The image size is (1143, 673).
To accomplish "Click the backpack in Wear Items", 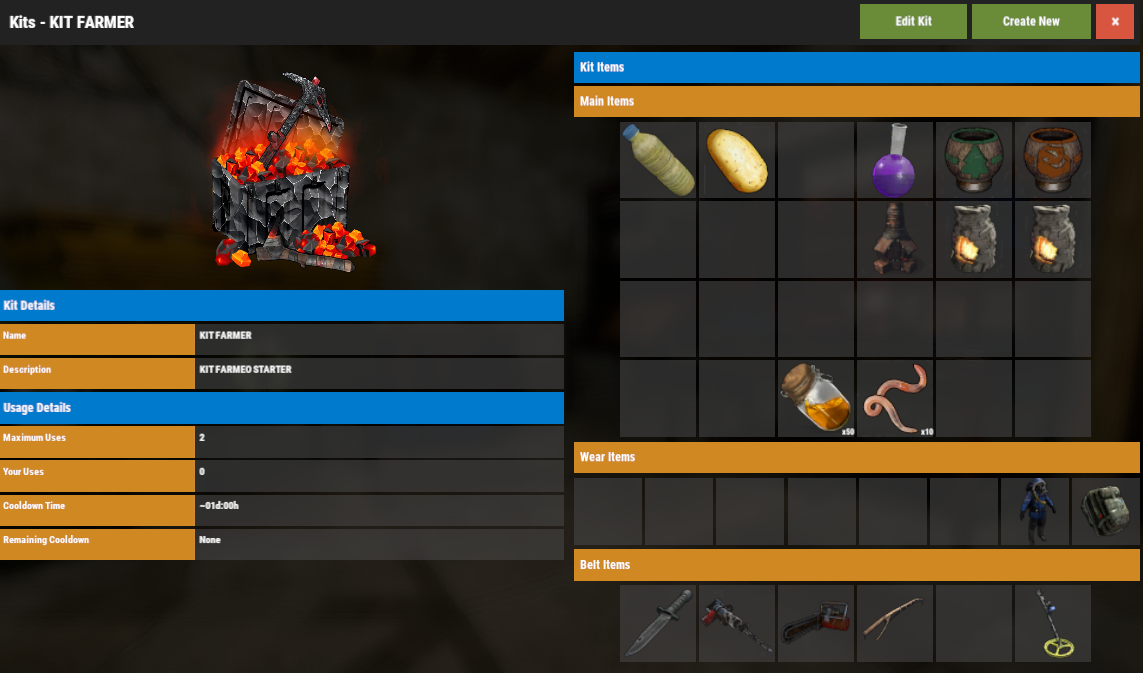I will tap(1106, 511).
